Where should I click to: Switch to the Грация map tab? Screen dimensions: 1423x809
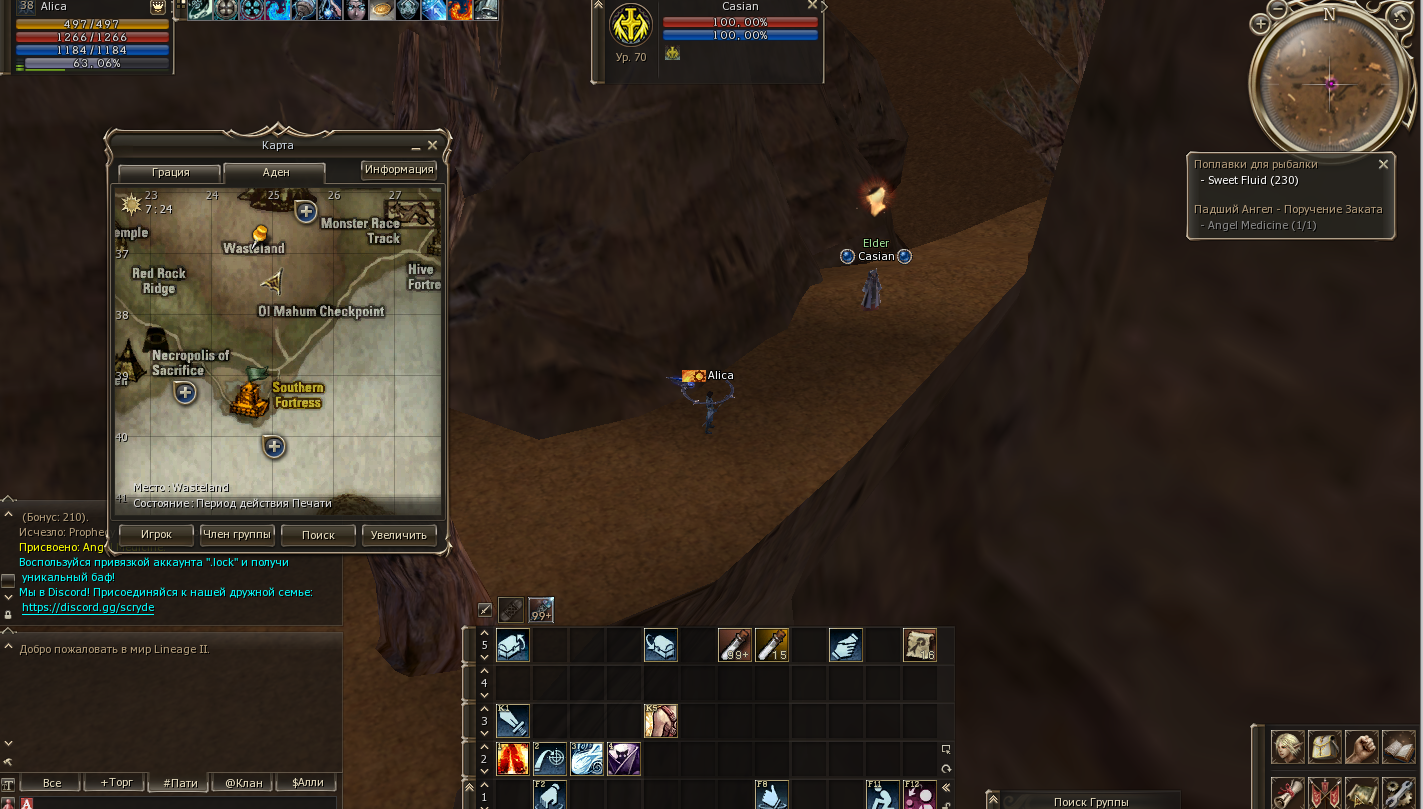[168, 172]
